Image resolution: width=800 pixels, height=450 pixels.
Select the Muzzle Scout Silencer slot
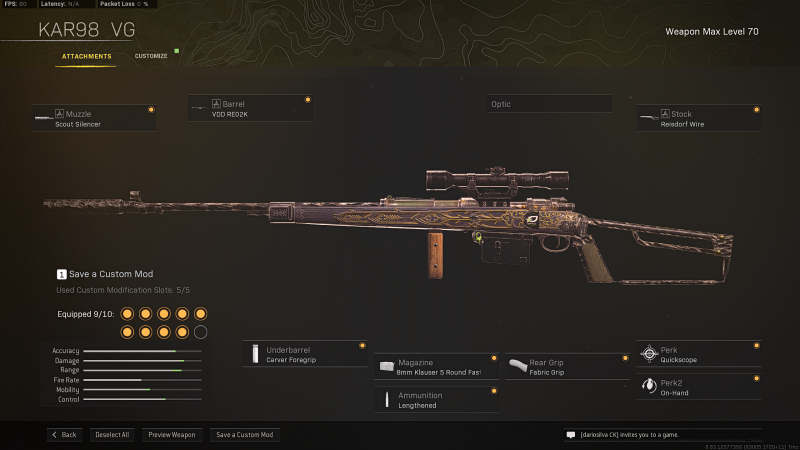93,118
